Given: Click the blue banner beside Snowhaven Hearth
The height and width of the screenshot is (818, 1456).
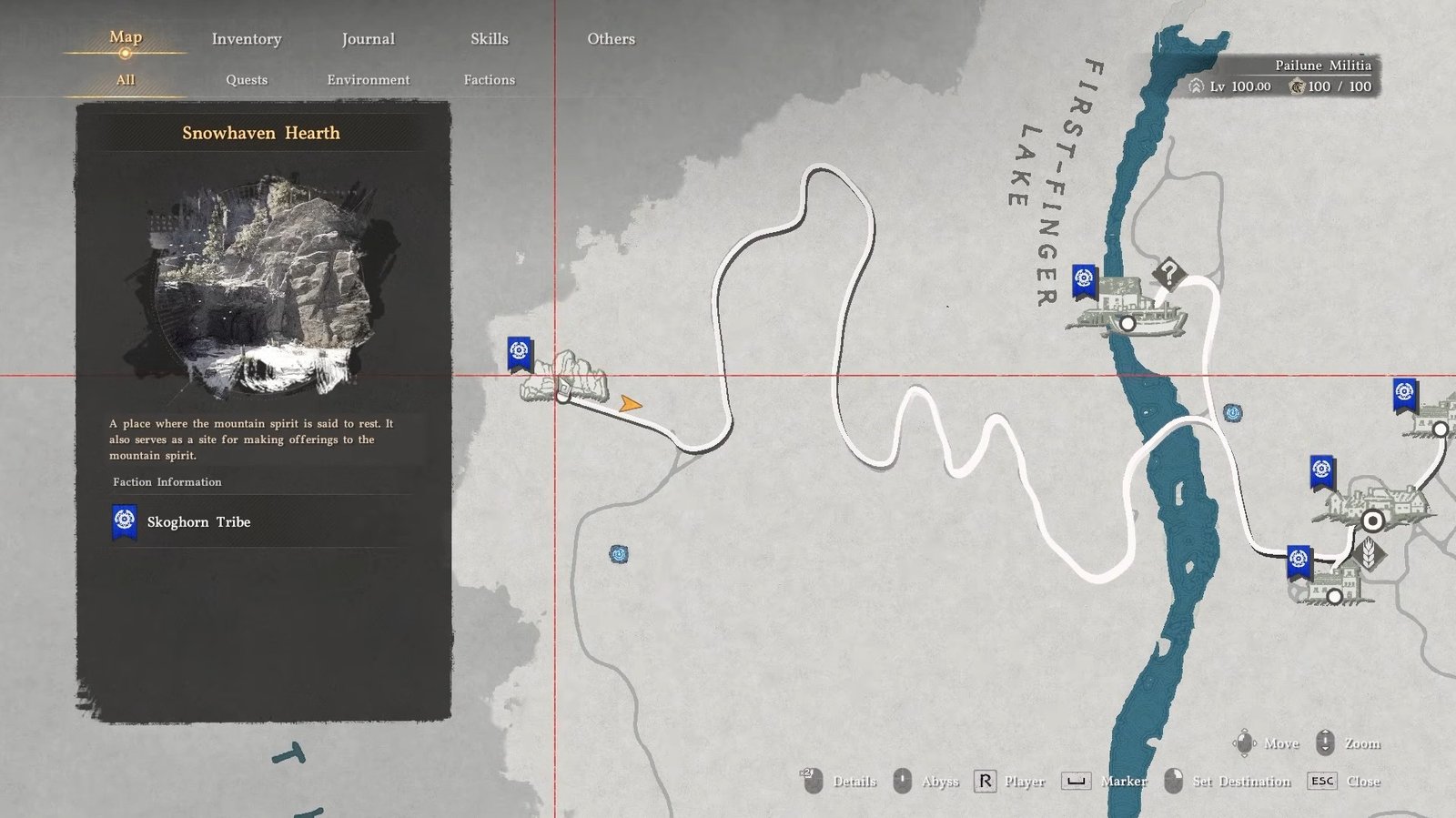Looking at the screenshot, I should pos(520,352).
